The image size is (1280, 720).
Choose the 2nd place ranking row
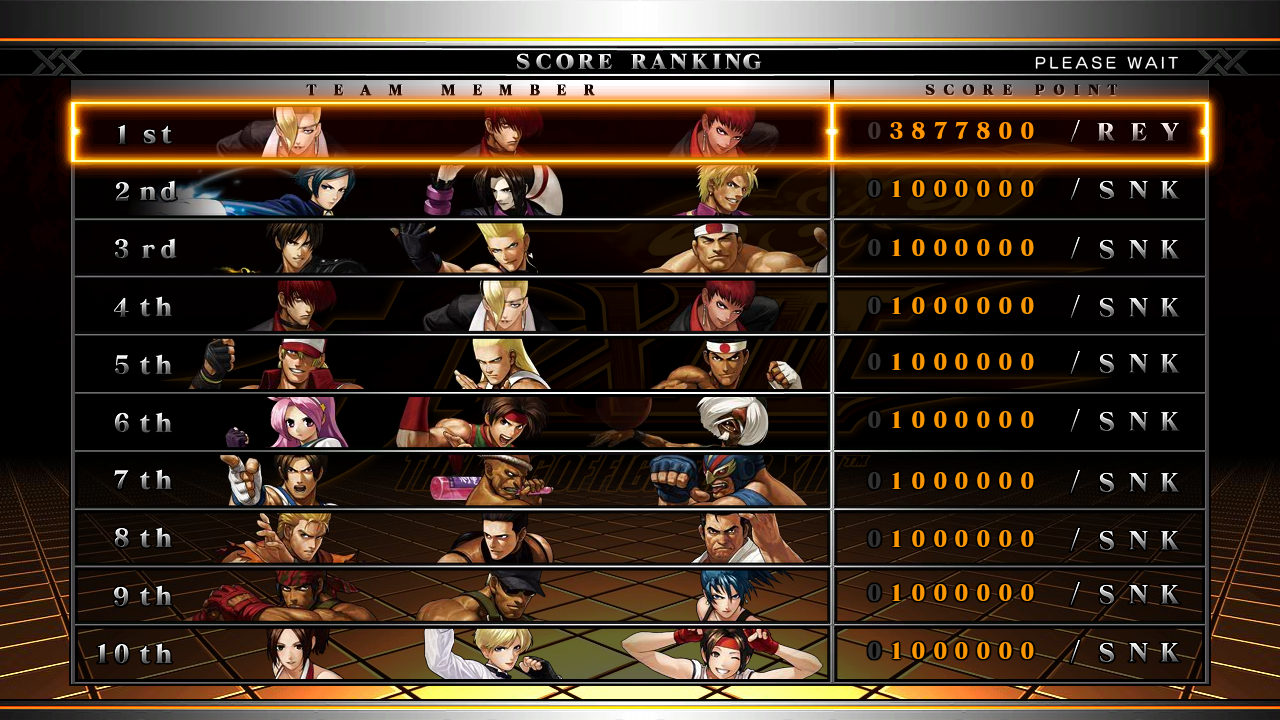640,190
